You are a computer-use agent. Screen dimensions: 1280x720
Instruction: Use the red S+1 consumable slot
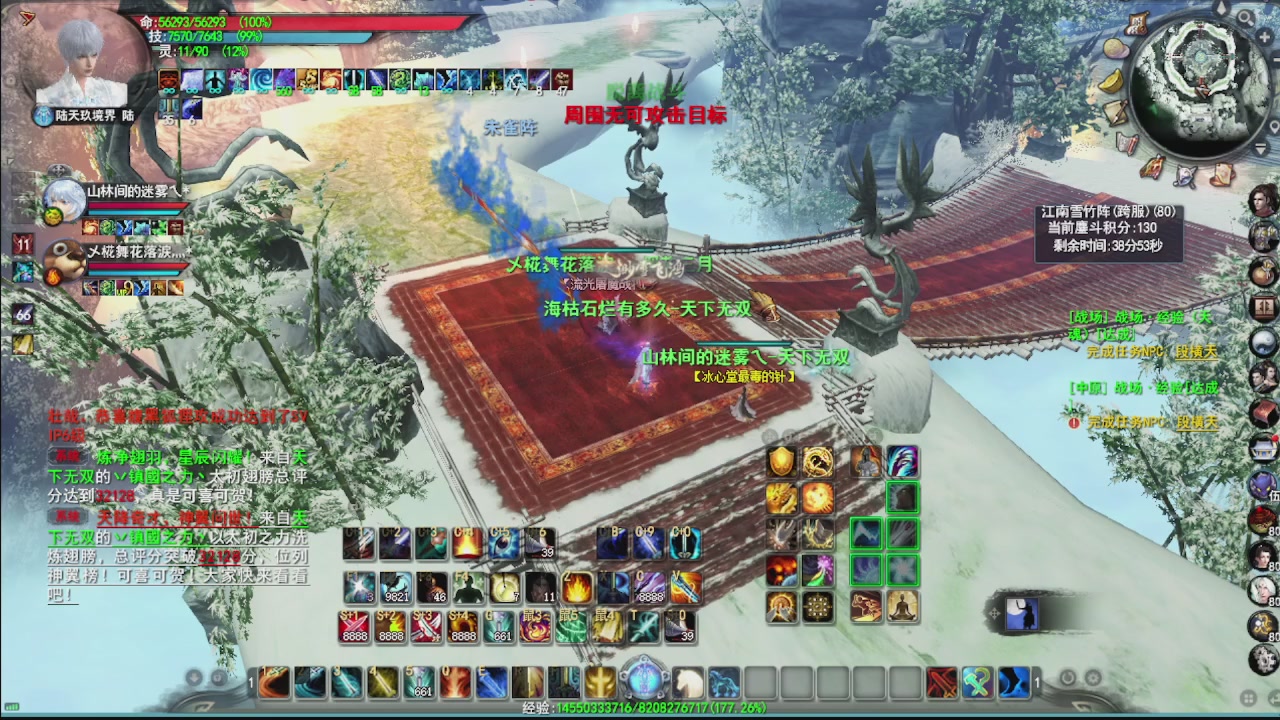pyautogui.click(x=355, y=626)
